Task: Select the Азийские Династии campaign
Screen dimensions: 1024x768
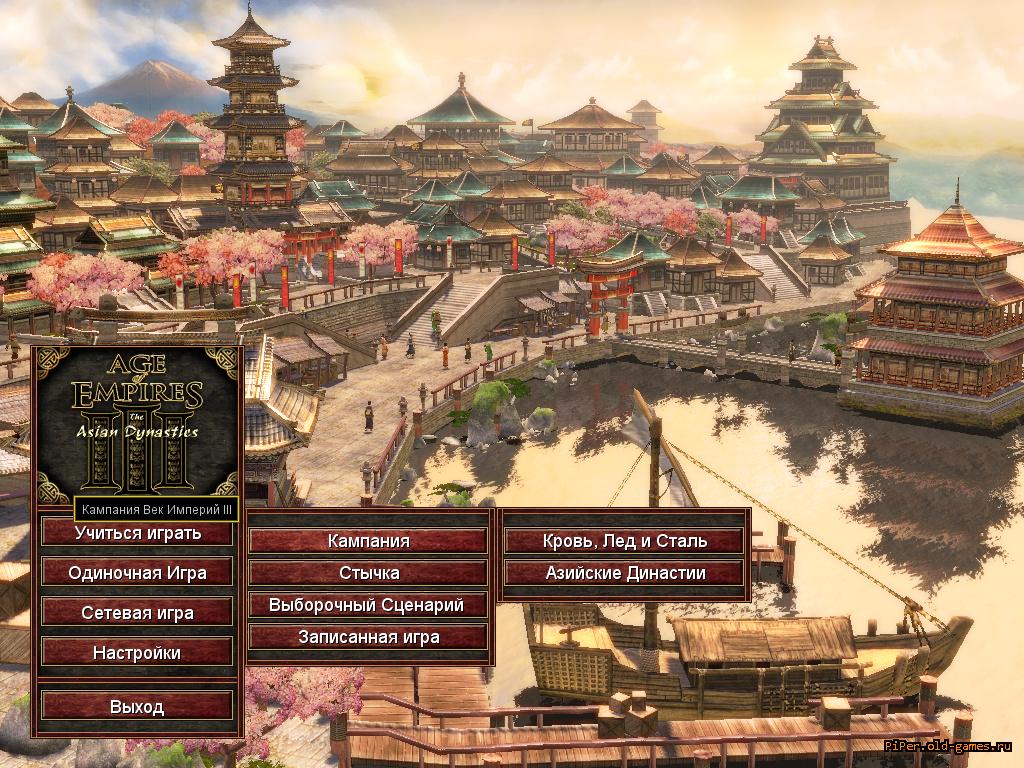Action: coord(625,573)
